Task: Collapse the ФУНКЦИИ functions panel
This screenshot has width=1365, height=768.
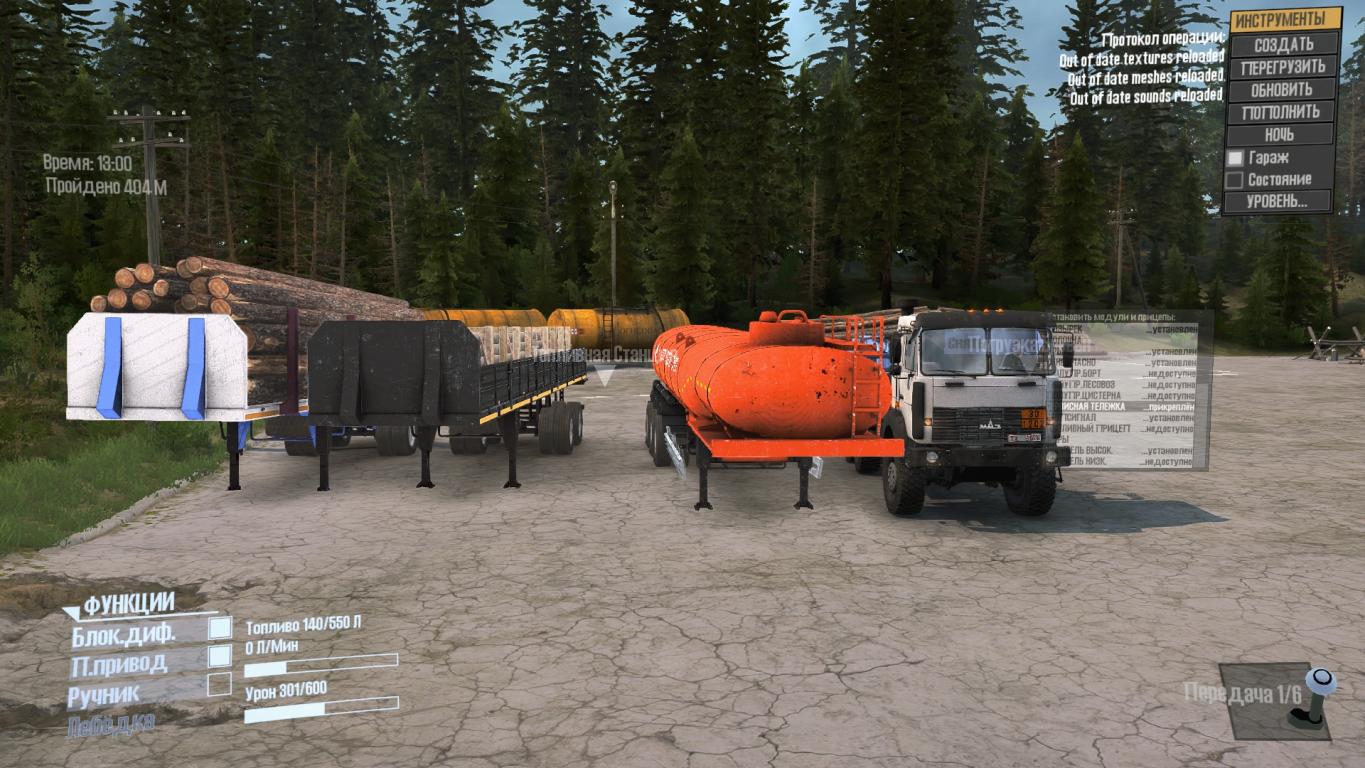Action: coord(72,611)
